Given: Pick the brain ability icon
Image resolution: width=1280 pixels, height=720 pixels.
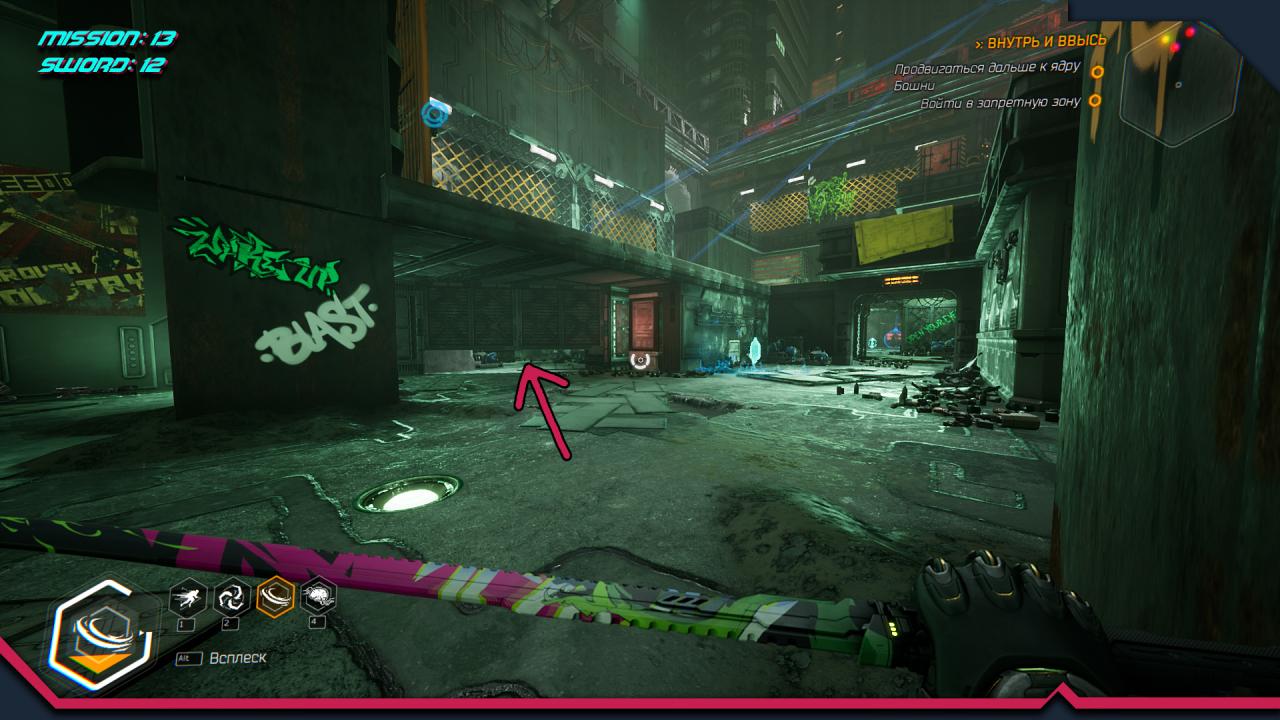Looking at the screenshot, I should point(318,598).
